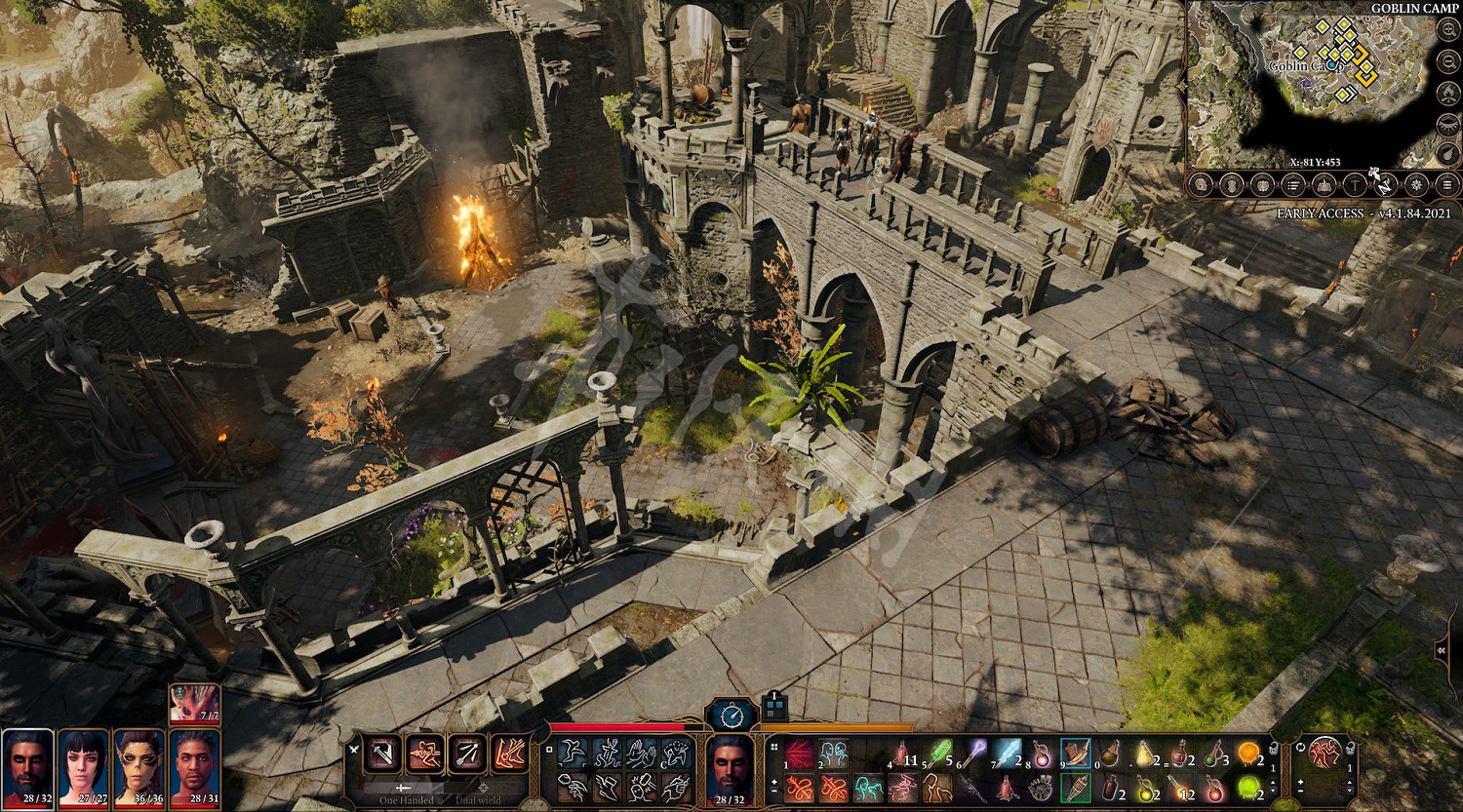Open the journal list button

[1293, 184]
